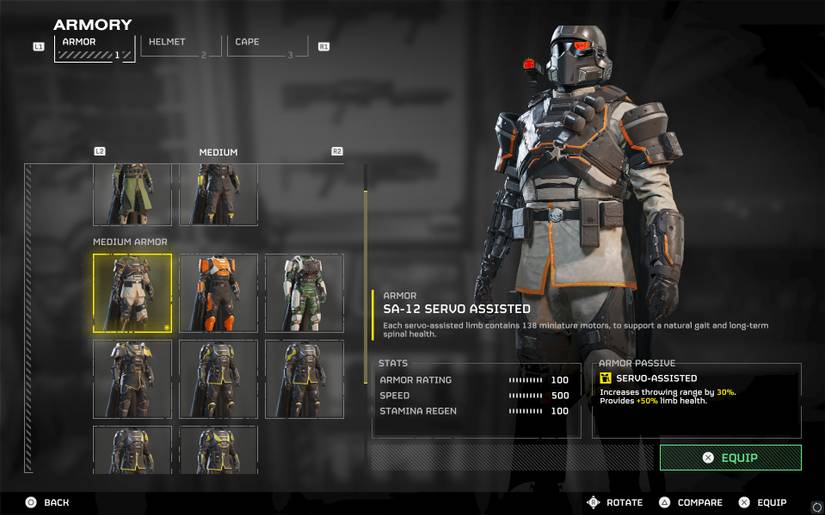This screenshot has height=515, width=825.
Task: Select the green long-coat armor tile
Action: pyautogui.click(x=132, y=195)
